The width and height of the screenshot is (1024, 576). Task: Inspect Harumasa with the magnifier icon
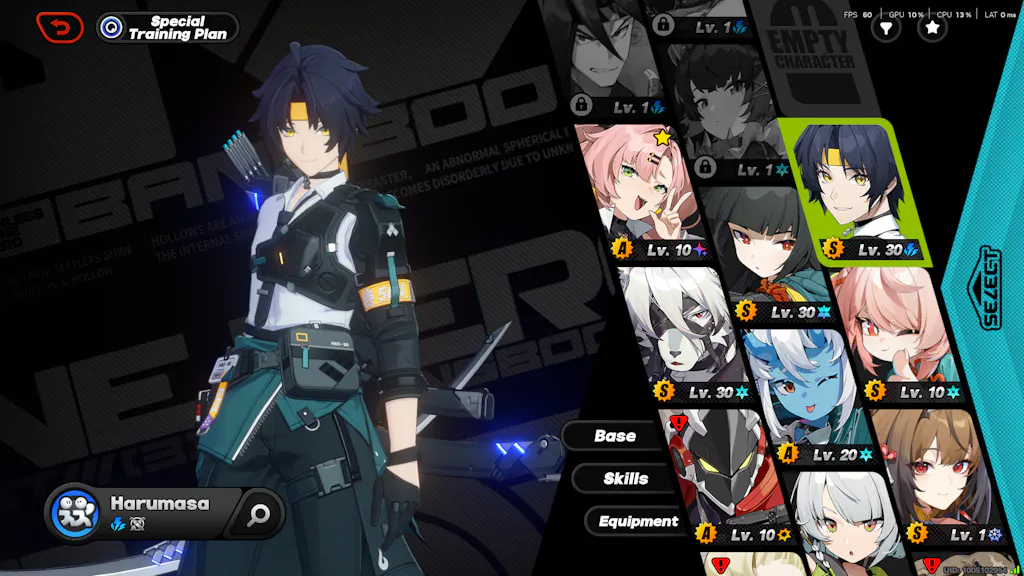click(x=260, y=514)
